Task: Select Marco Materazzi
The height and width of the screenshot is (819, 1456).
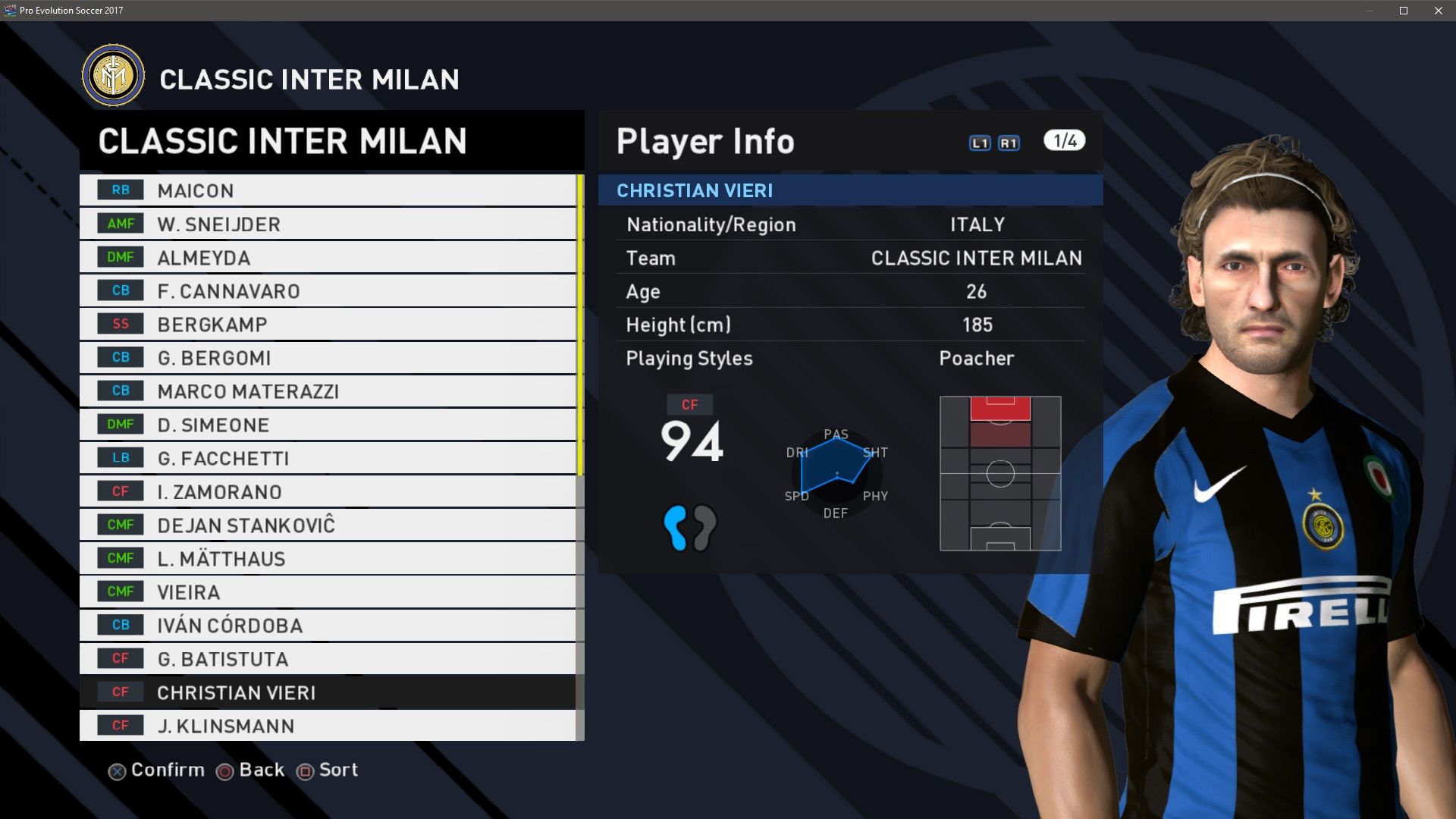Action: (x=328, y=391)
